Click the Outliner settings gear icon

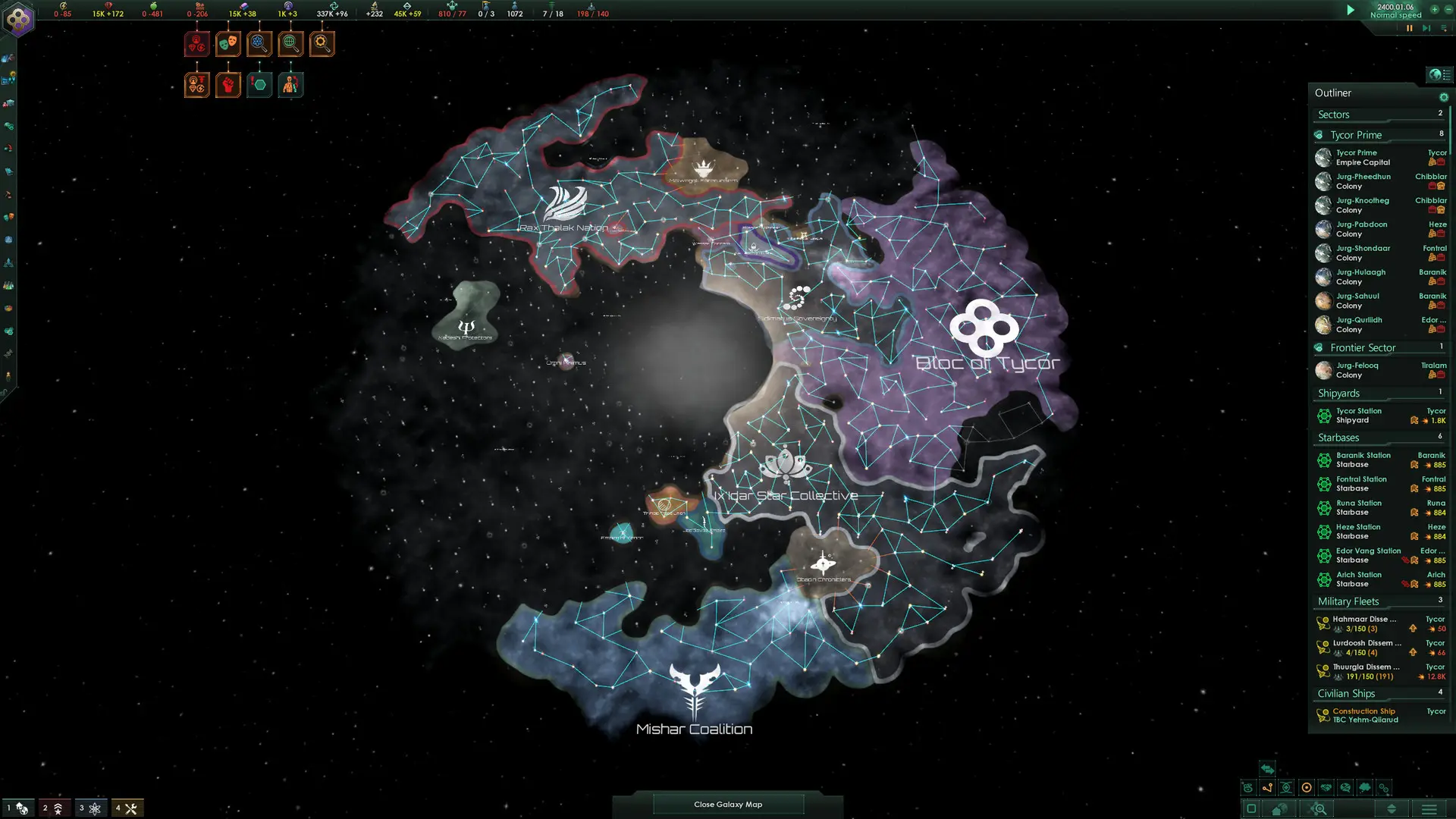pyautogui.click(x=1445, y=97)
